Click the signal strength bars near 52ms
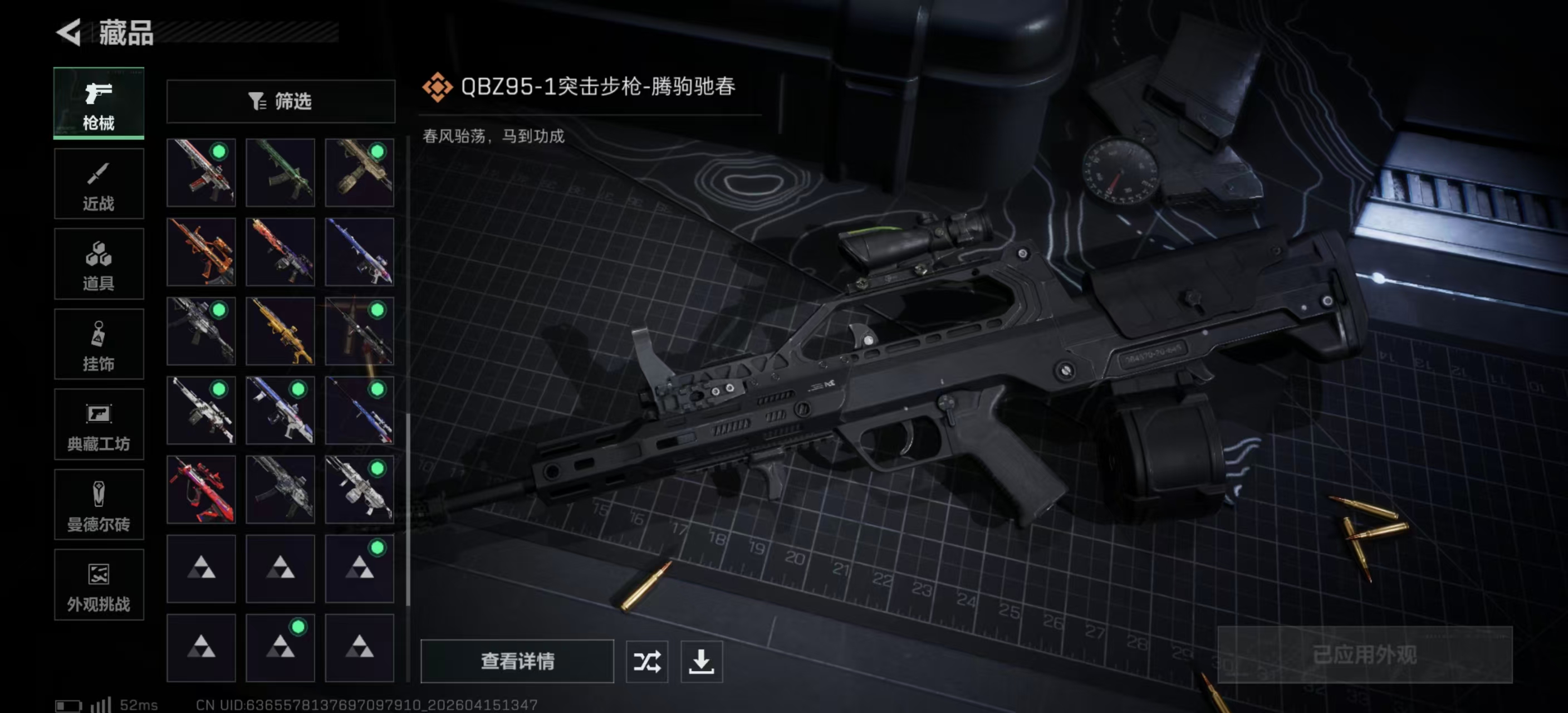 [101, 706]
